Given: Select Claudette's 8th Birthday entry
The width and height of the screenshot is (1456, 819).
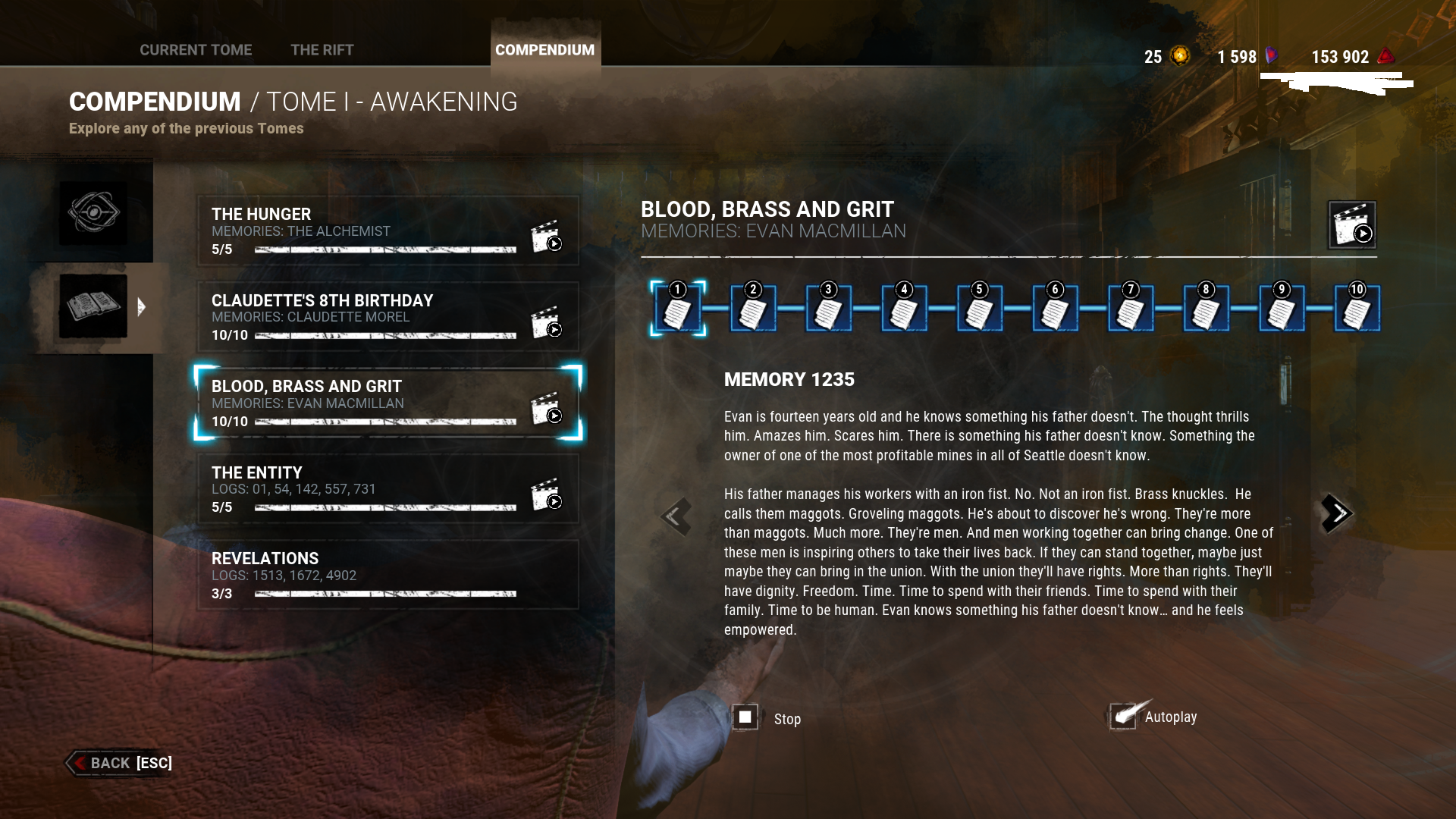Looking at the screenshot, I should 364,317.
